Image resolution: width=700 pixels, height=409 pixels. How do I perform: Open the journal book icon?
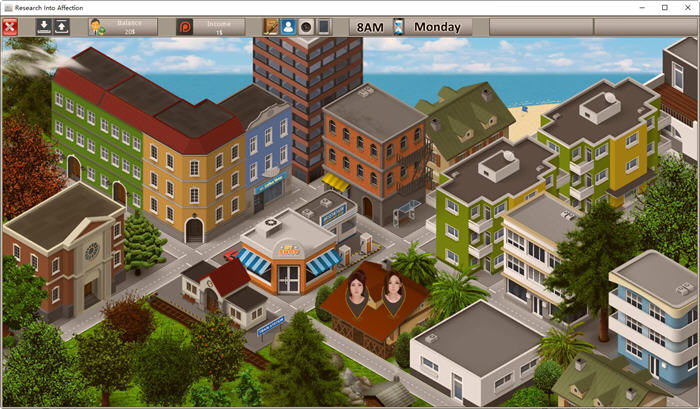pyautogui.click(x=271, y=27)
